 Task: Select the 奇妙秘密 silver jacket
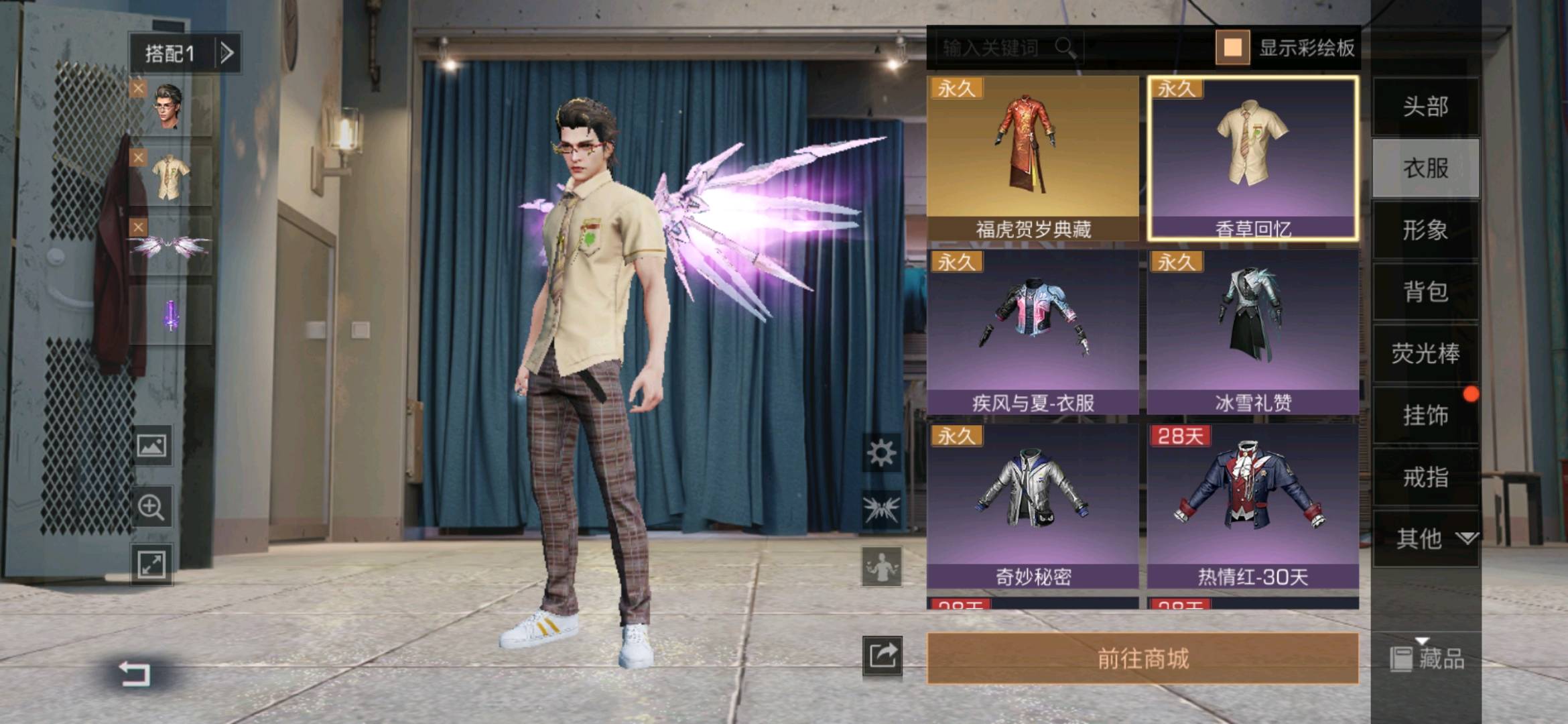pyautogui.click(x=1033, y=506)
